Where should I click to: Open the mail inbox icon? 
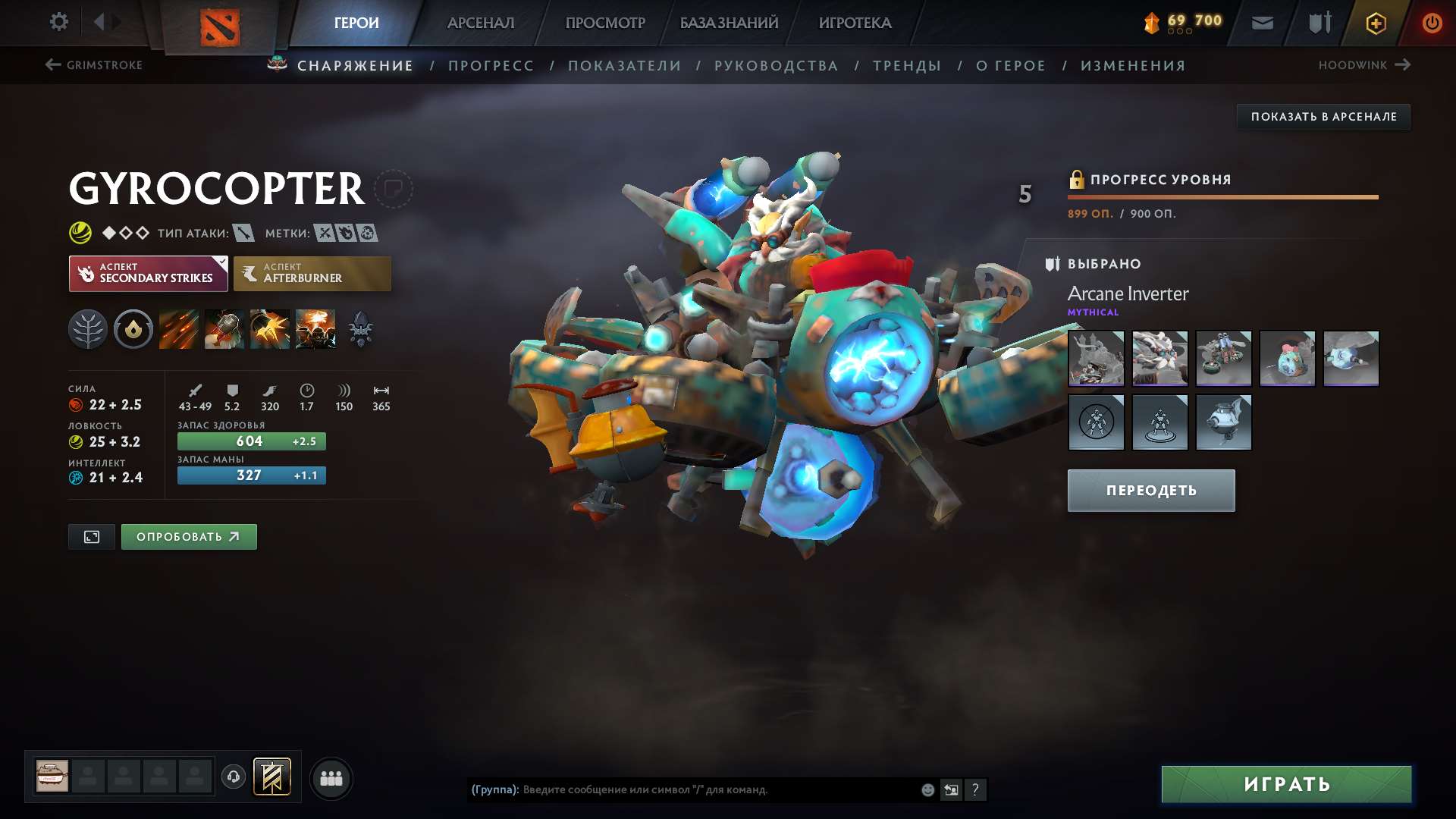[1261, 22]
